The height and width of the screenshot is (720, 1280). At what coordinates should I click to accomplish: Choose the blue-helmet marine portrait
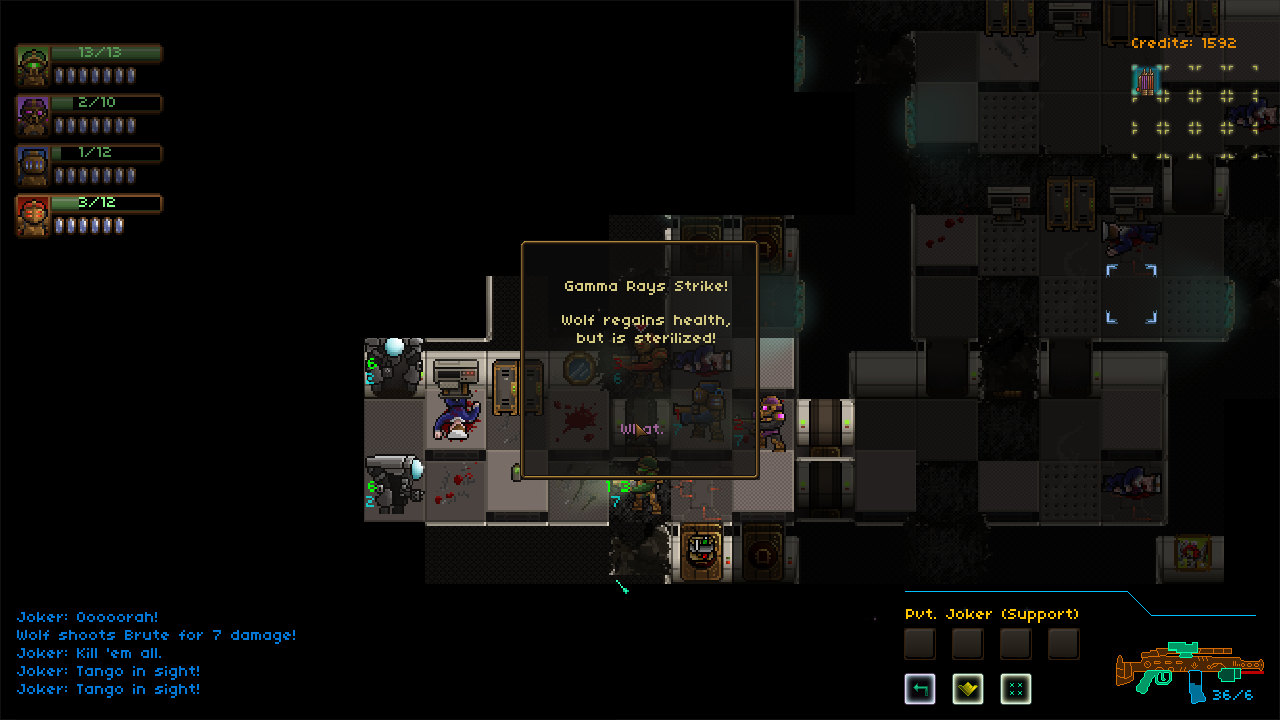coord(33,166)
